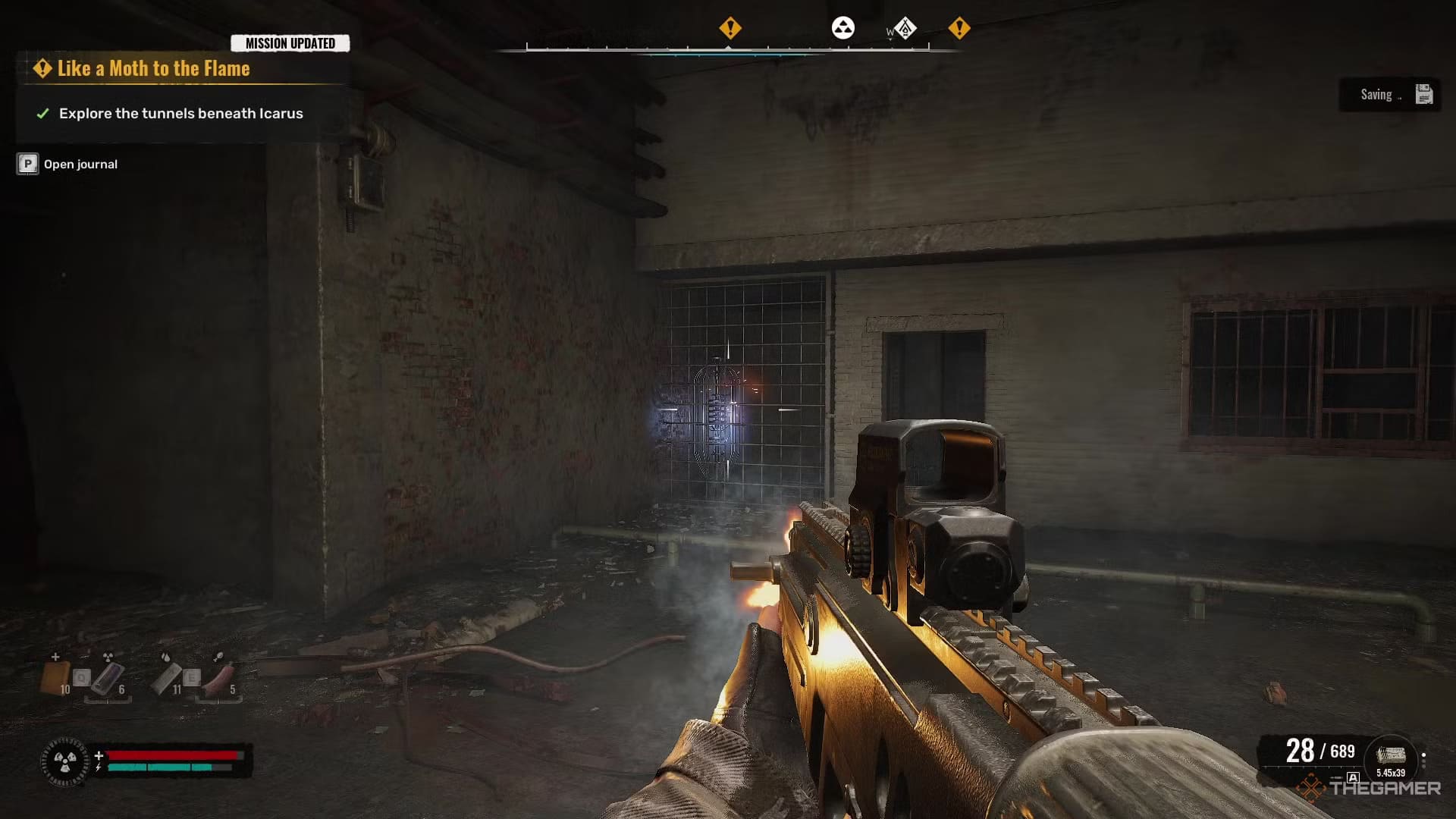
Task: Click the completed 'Explore the tunnels beneath Icarus' objective
Action: click(180, 114)
